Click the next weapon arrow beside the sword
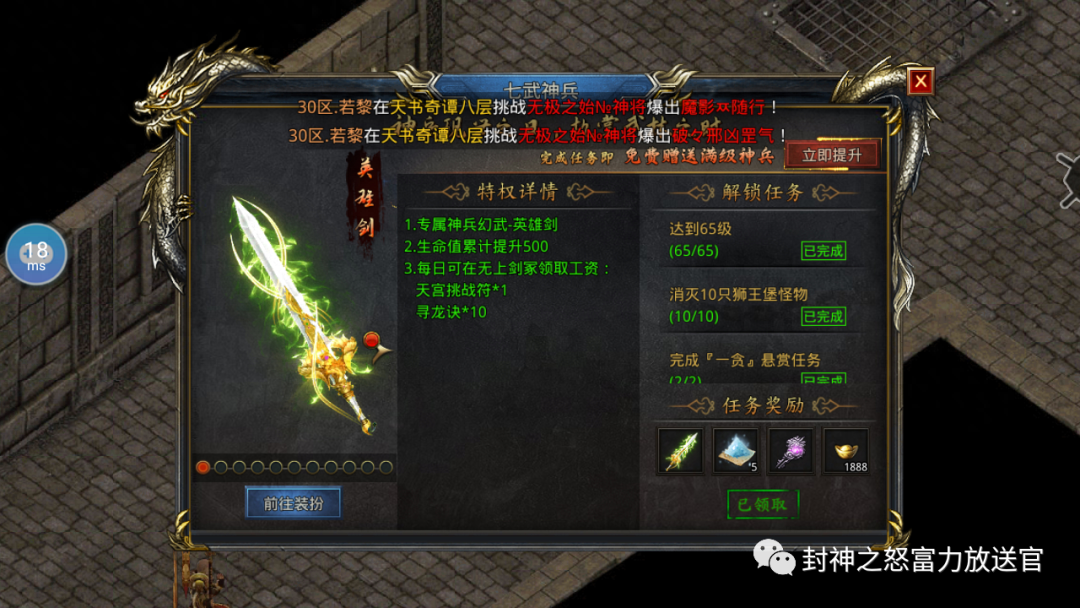This screenshot has width=1080, height=608. pyautogui.click(x=377, y=345)
